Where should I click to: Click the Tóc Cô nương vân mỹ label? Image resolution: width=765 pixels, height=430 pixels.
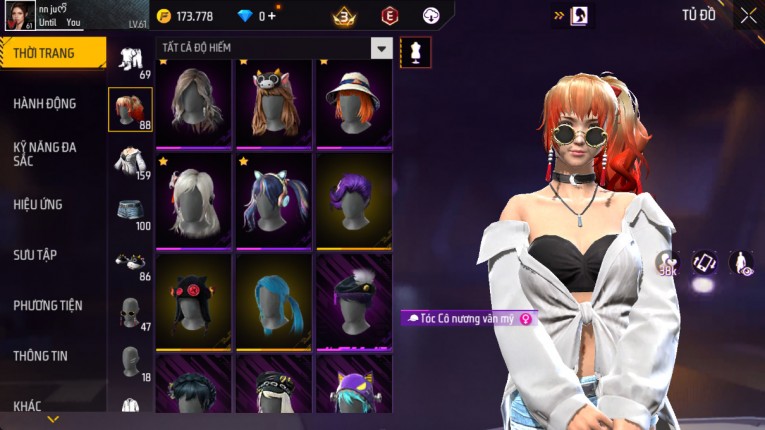[x=468, y=318]
